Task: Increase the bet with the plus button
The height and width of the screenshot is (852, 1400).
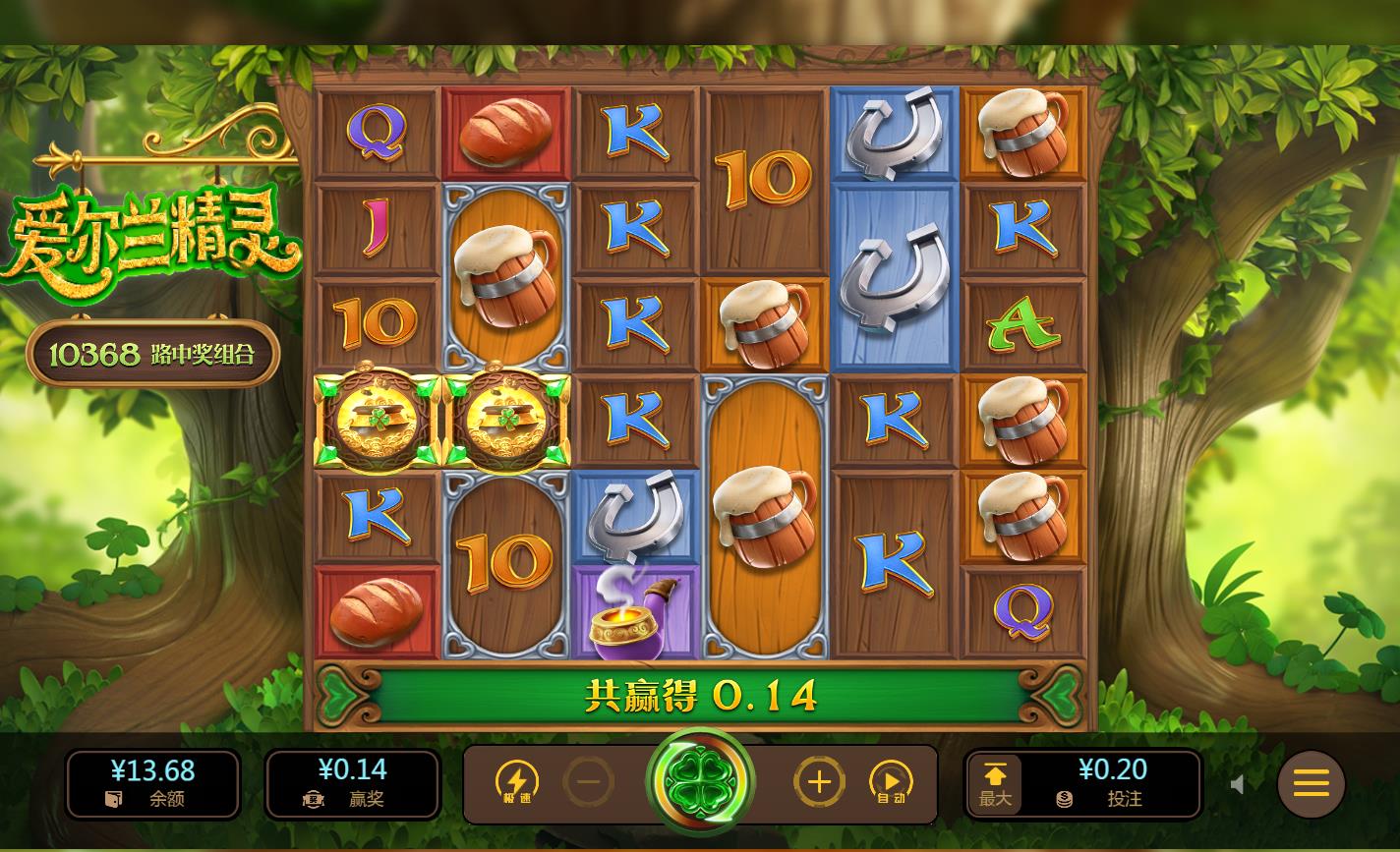Action: [x=819, y=783]
